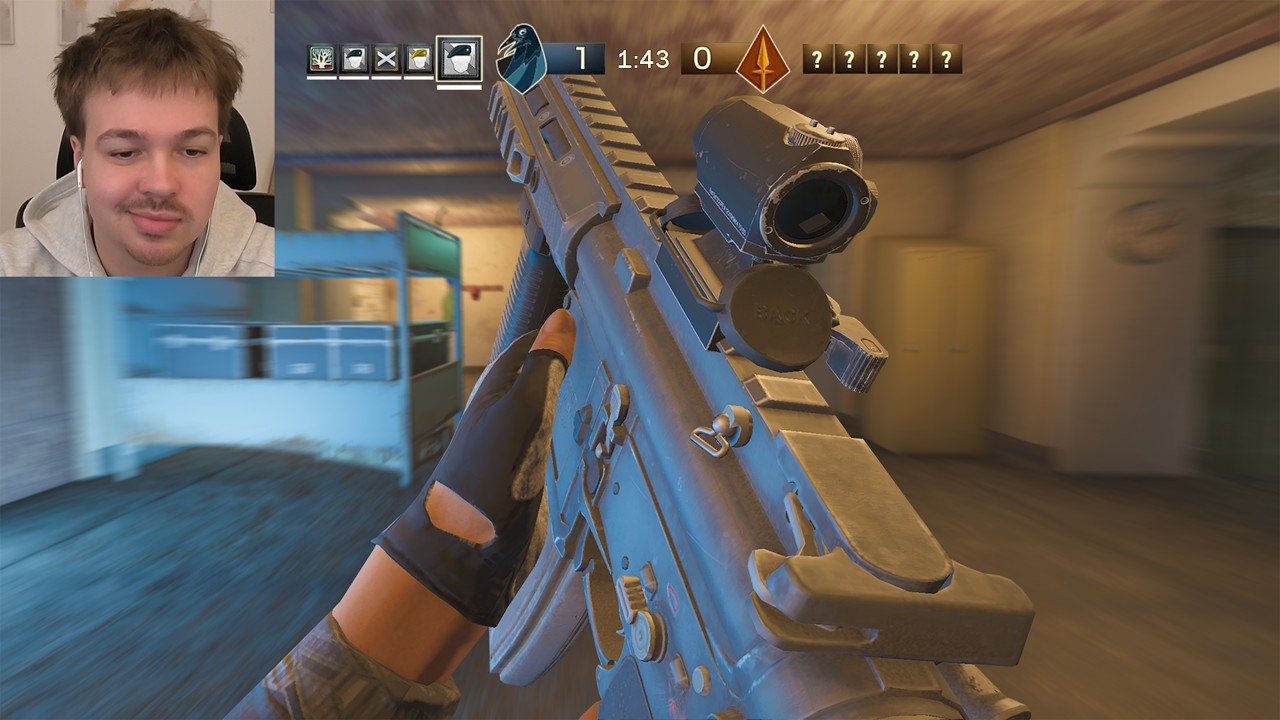Click the crossed-out eliminated teammate icon
The width and height of the screenshot is (1280, 720).
click(x=386, y=59)
